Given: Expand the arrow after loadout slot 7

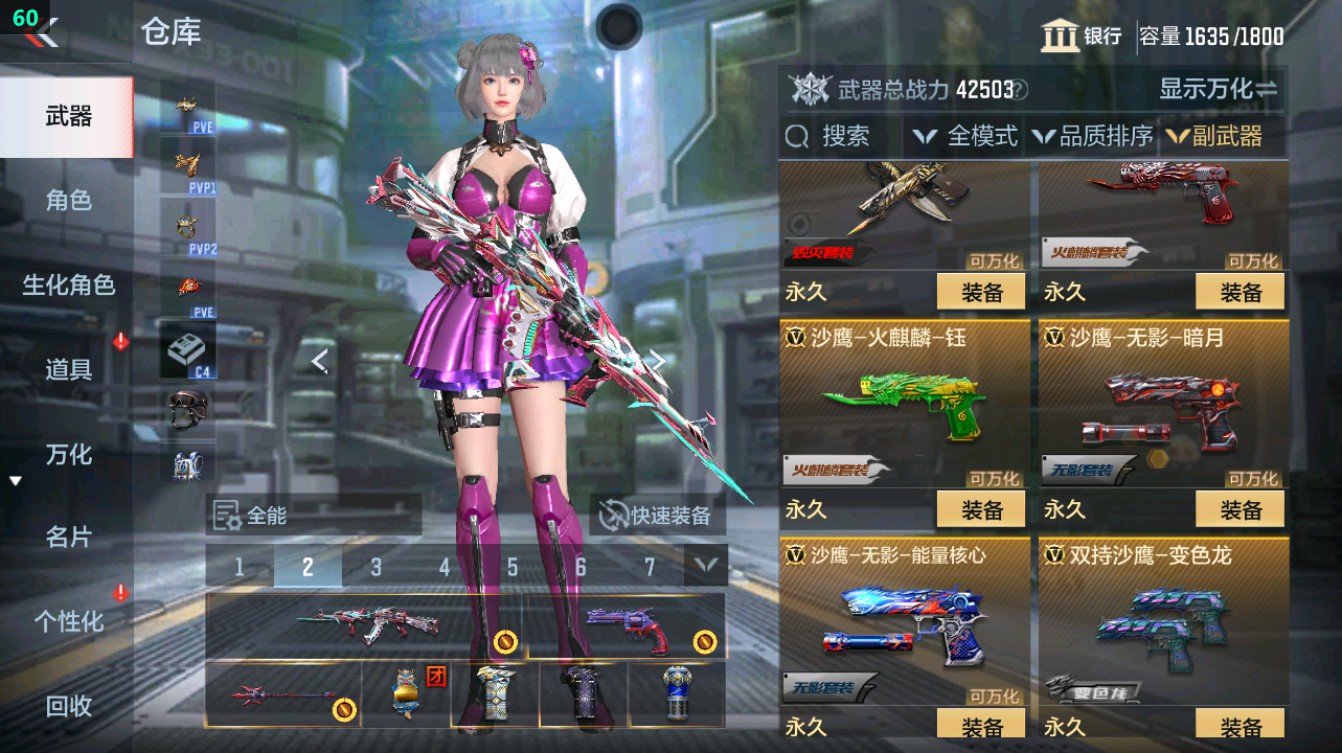Looking at the screenshot, I should [x=706, y=563].
